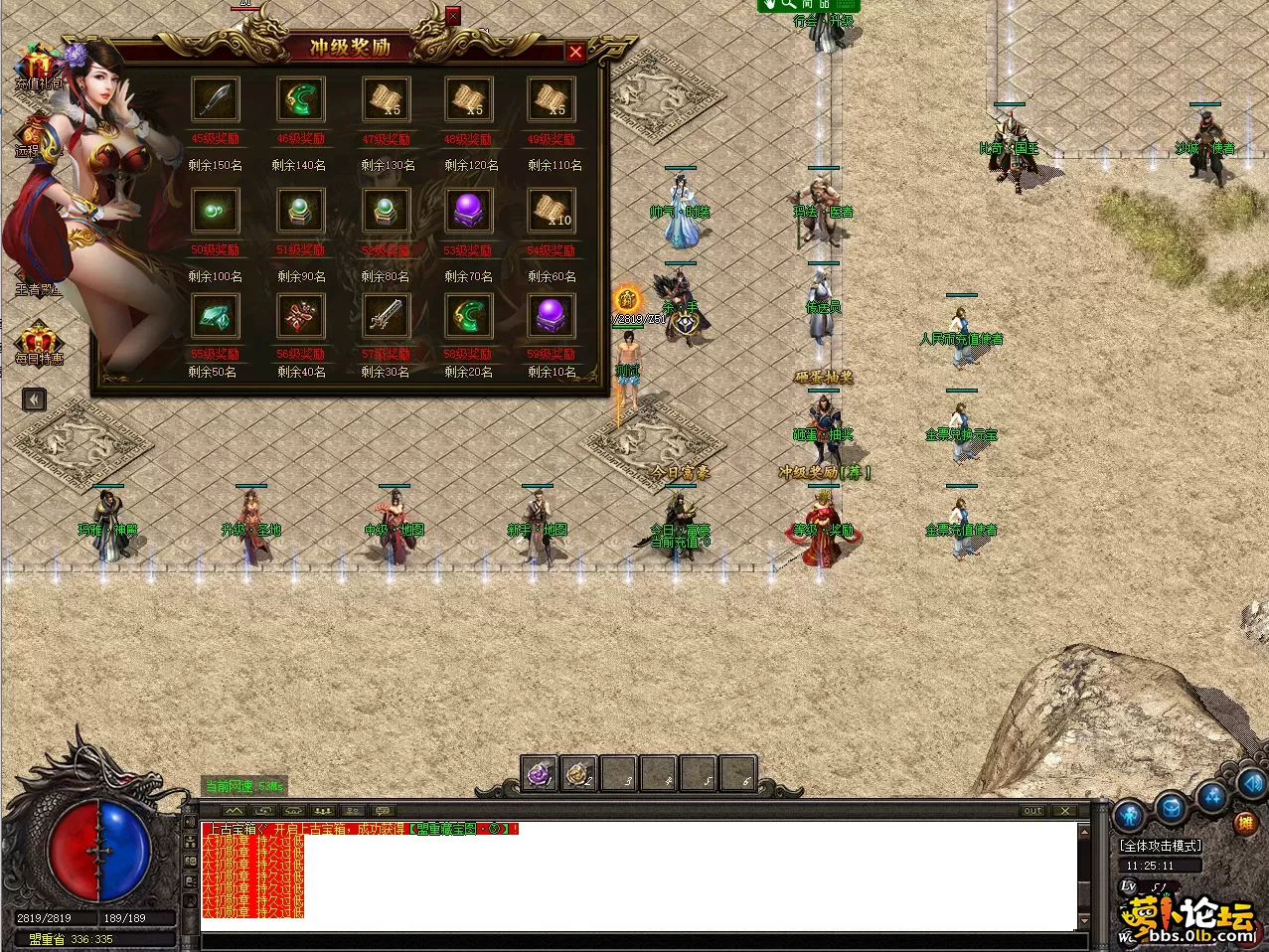The width and height of the screenshot is (1269, 952).
Task: Open the character panel blue figure icon
Action: (1130, 817)
